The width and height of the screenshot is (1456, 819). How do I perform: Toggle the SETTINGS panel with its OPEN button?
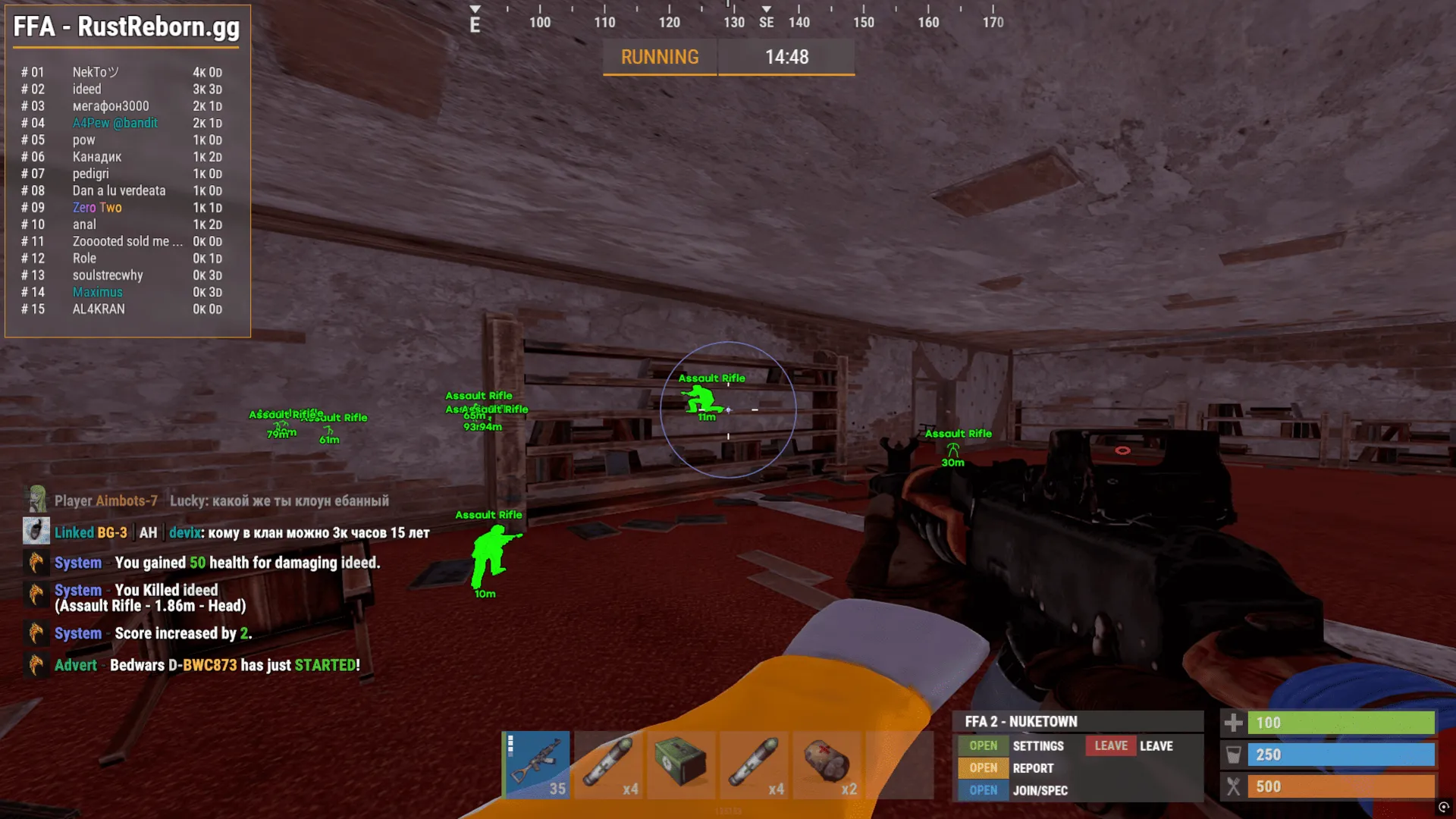click(982, 745)
